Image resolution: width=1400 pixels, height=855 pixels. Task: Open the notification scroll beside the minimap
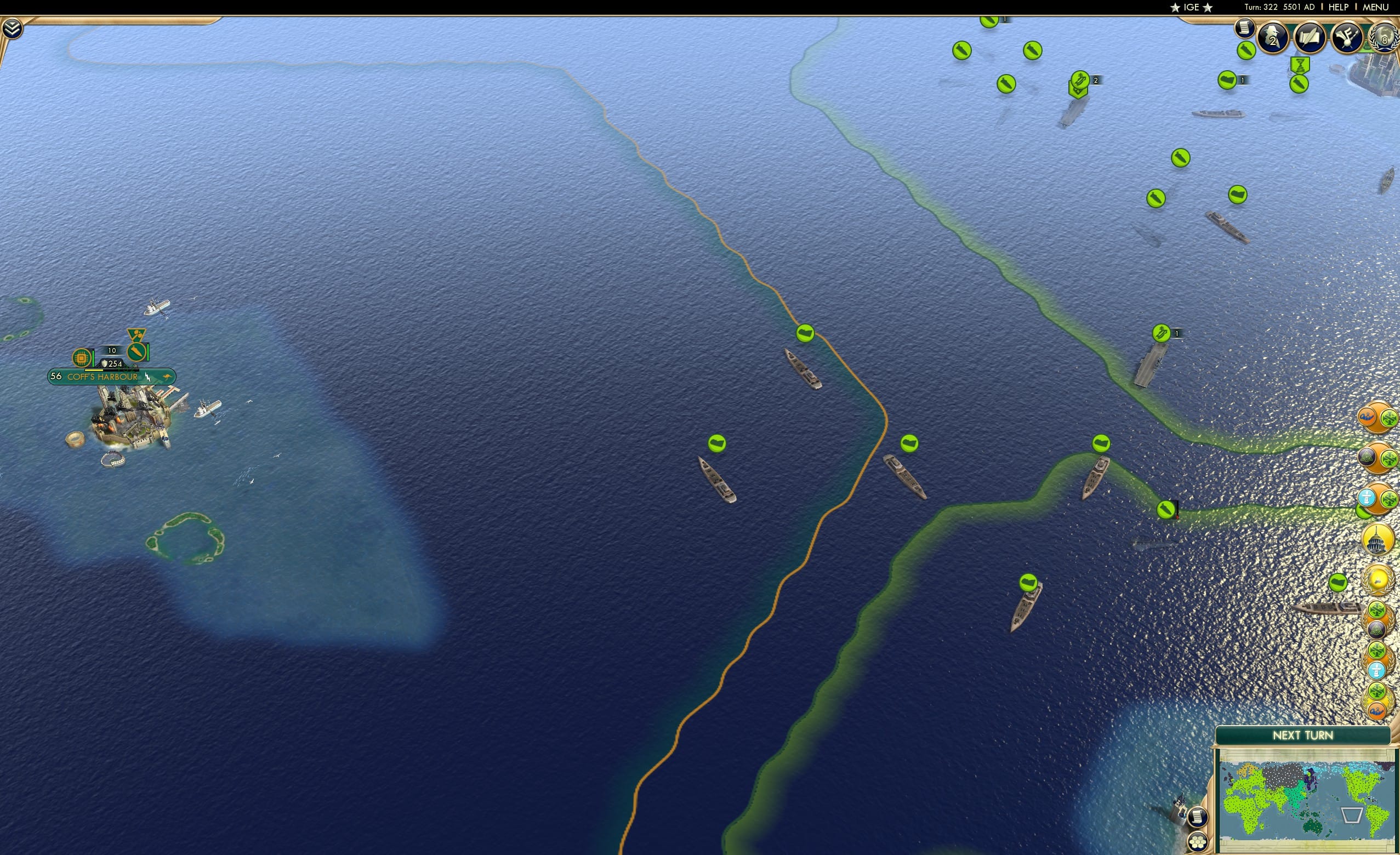[1197, 818]
